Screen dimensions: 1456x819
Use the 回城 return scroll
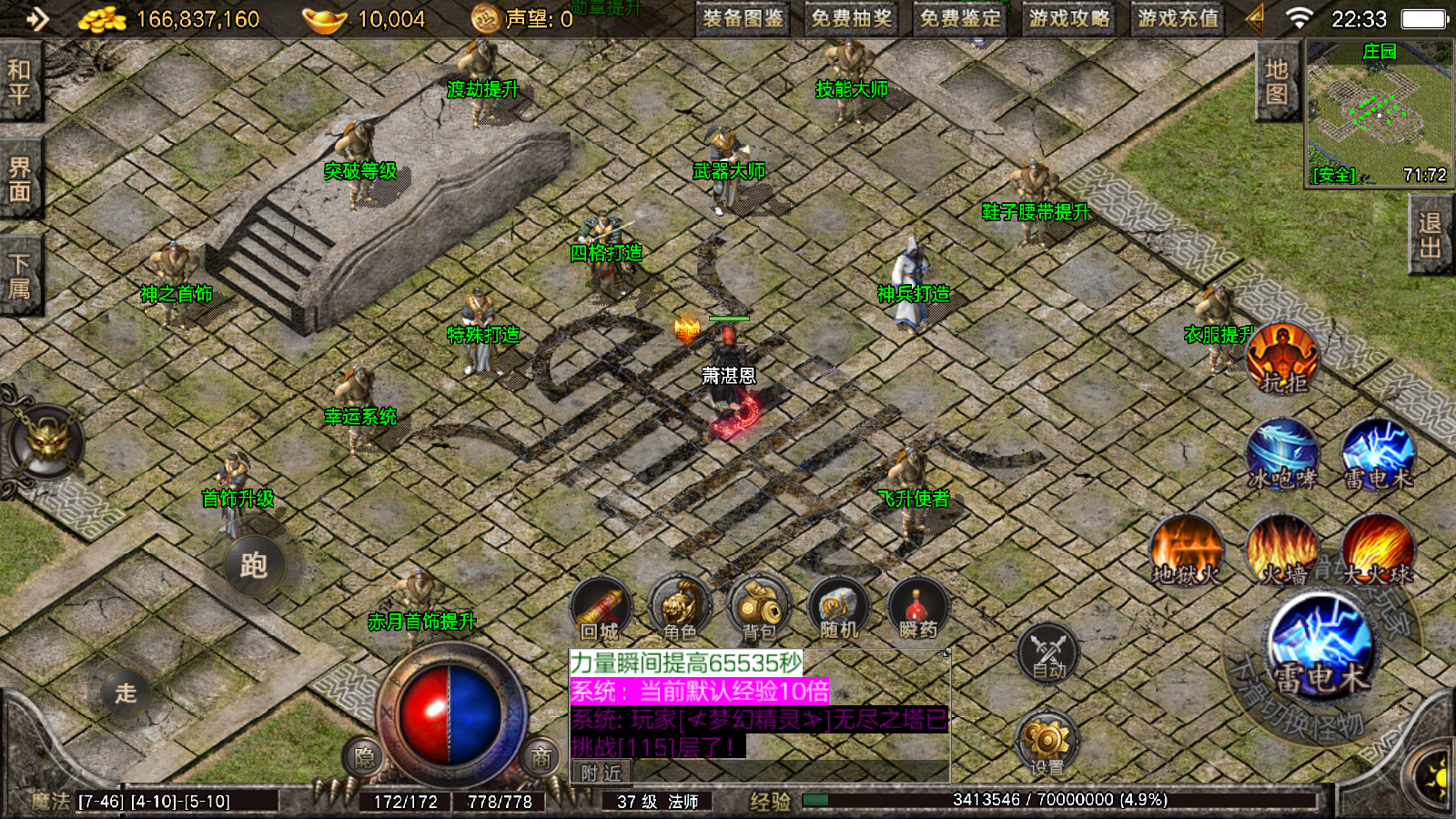pyautogui.click(x=601, y=608)
